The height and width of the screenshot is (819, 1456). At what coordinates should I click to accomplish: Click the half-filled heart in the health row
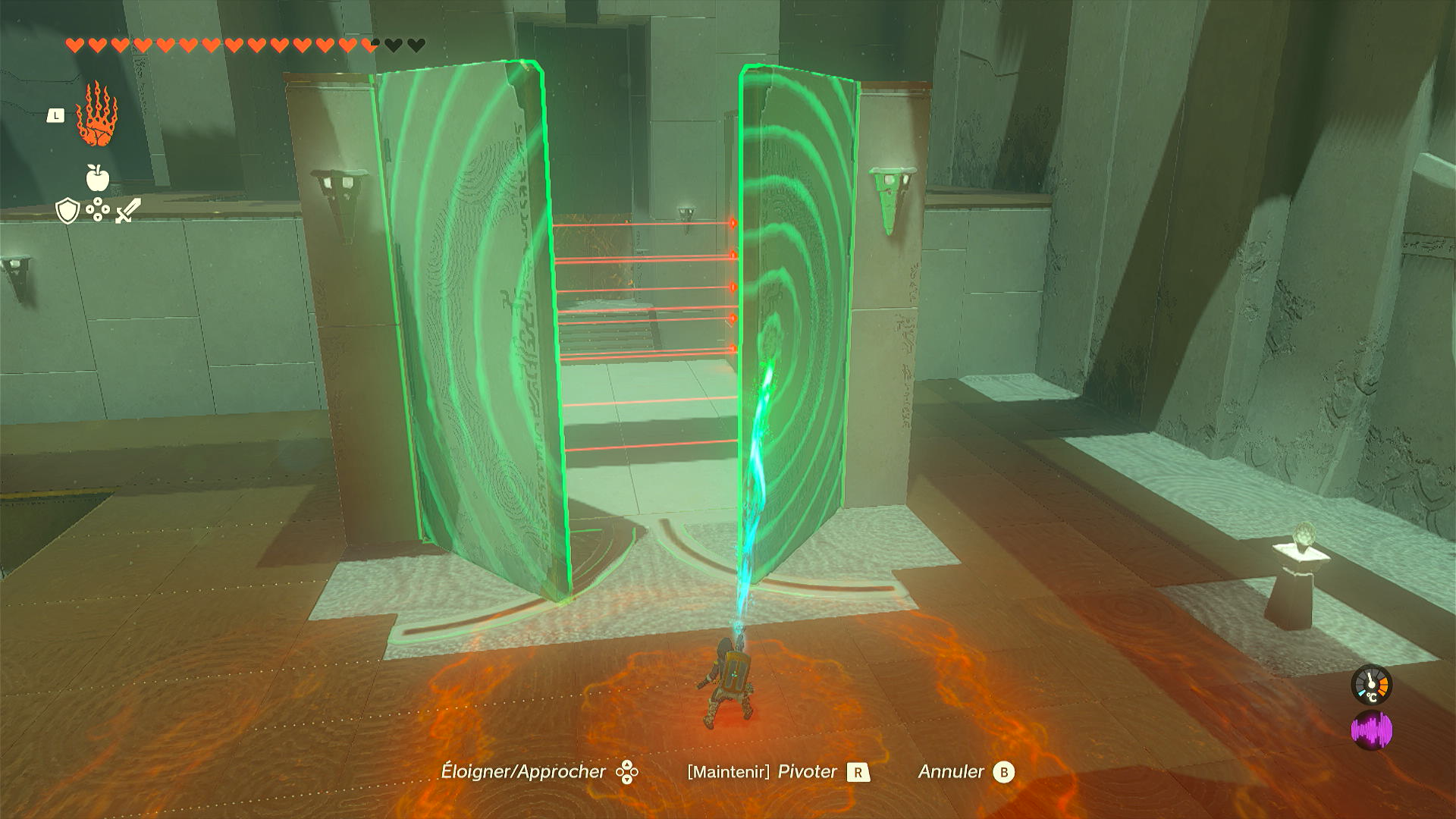(x=369, y=44)
